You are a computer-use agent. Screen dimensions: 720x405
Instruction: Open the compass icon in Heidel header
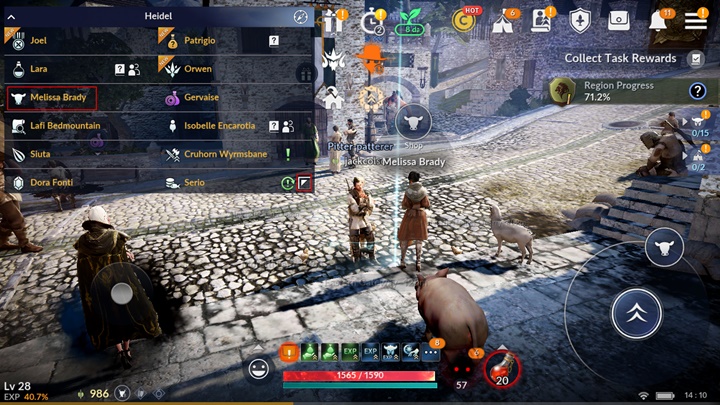[x=301, y=17]
